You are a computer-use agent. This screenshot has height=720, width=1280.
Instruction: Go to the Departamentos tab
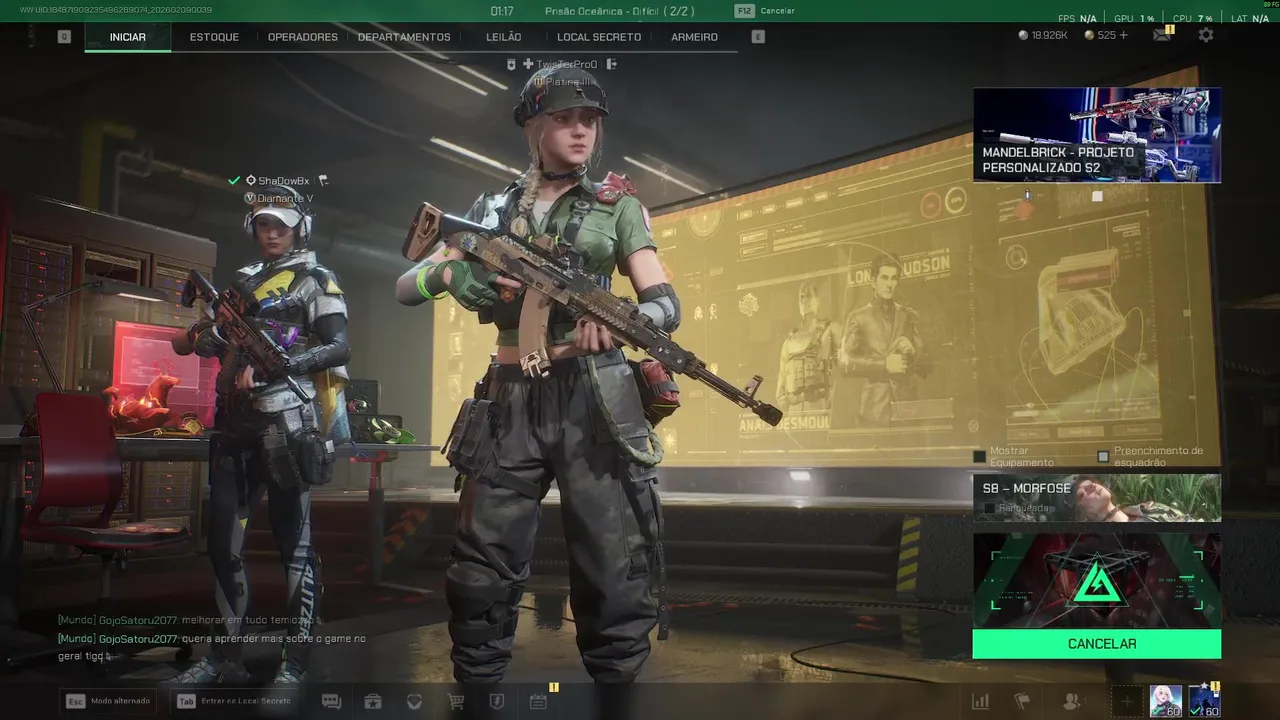pos(404,37)
